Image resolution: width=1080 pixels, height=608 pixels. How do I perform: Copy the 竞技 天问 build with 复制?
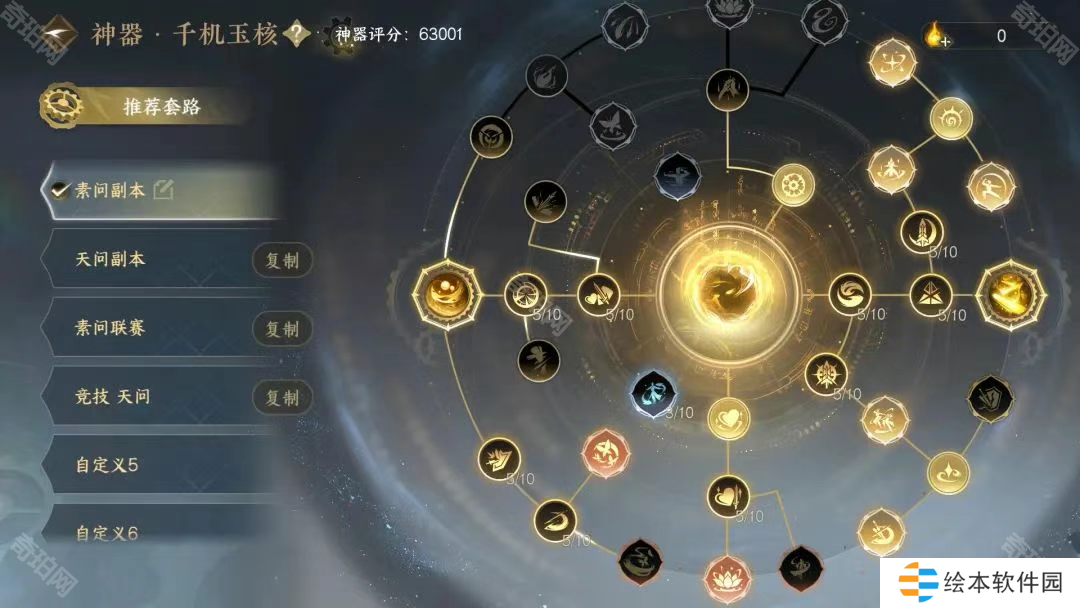click(x=282, y=397)
